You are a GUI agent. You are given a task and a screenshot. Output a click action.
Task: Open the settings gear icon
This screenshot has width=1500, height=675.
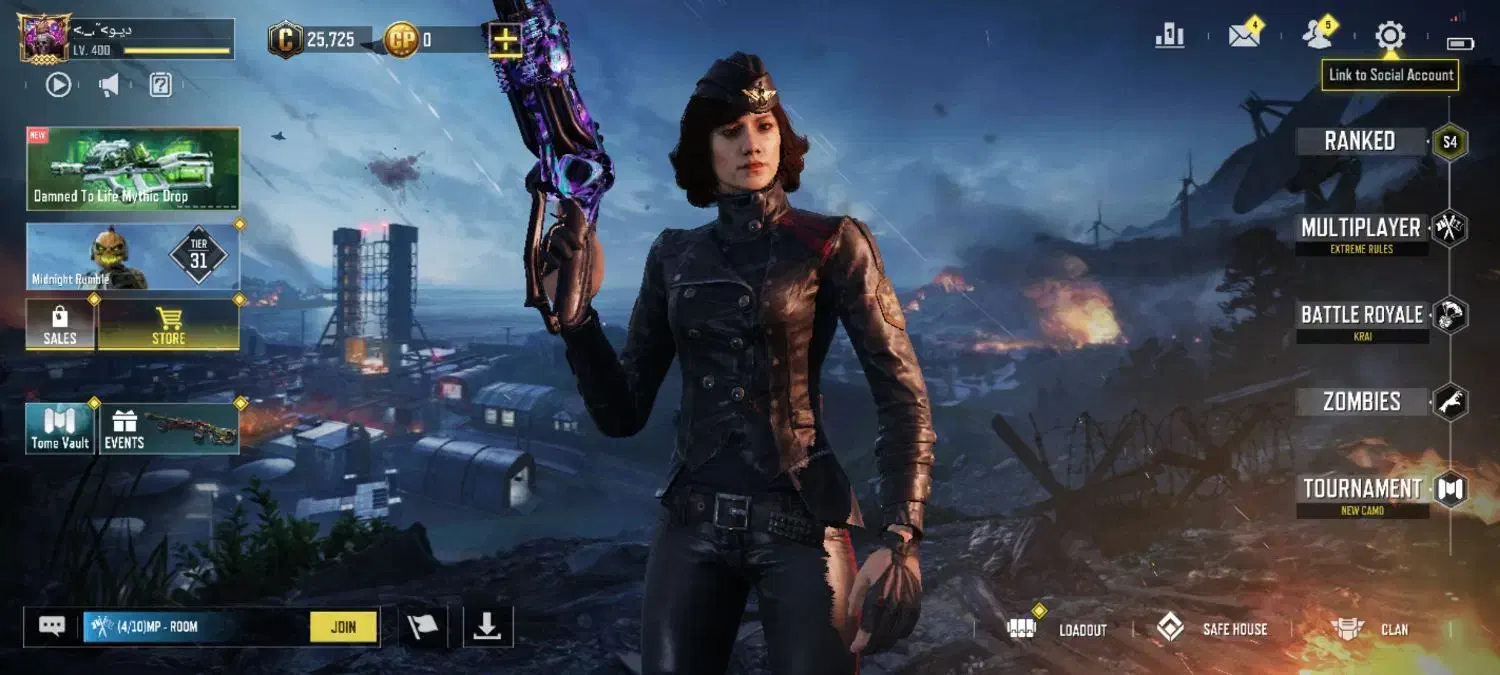[1390, 36]
